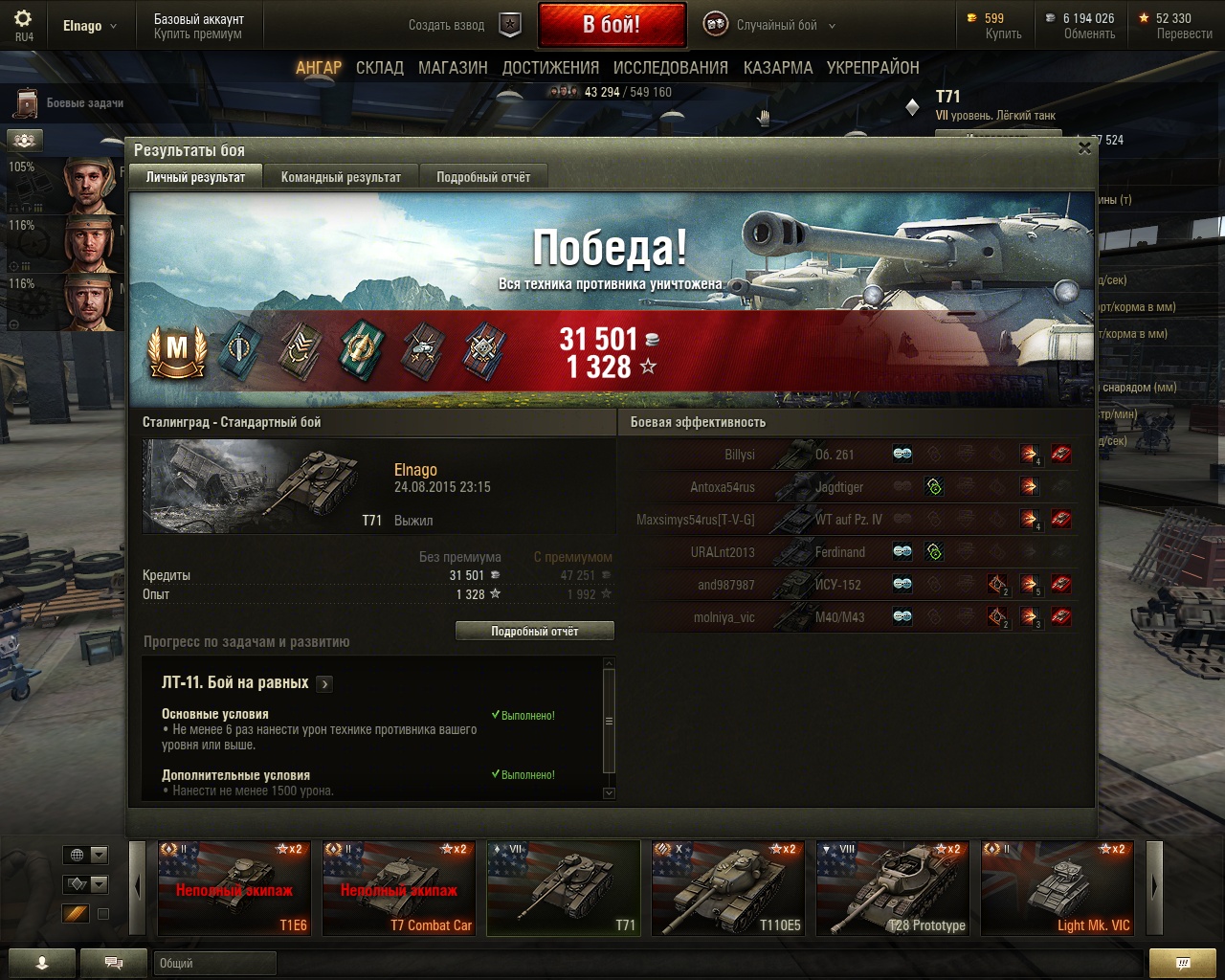Switch to Командный результат tab
This screenshot has height=980, width=1225.
pos(341,177)
